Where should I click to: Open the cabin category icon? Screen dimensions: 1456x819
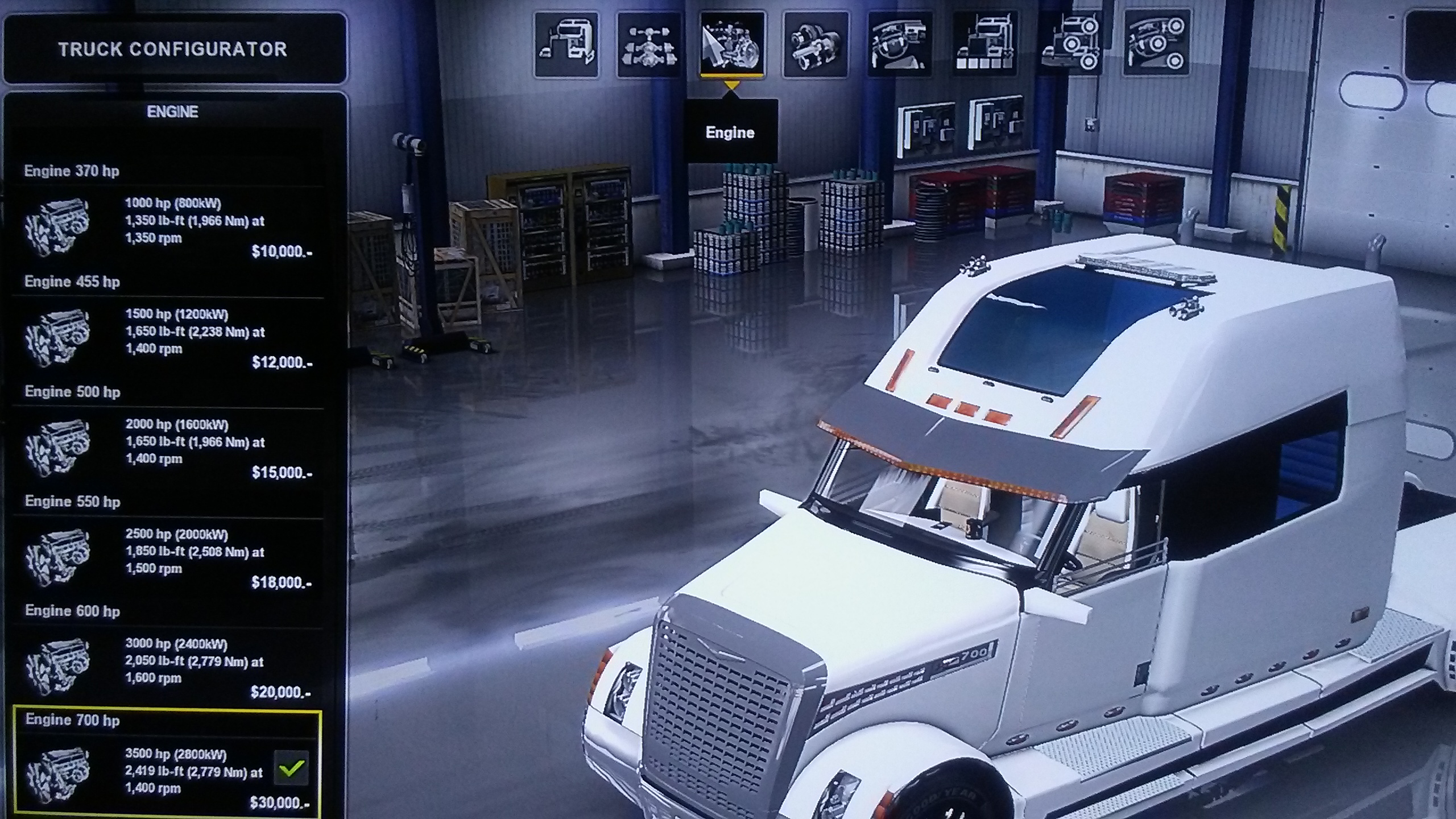tap(566, 44)
